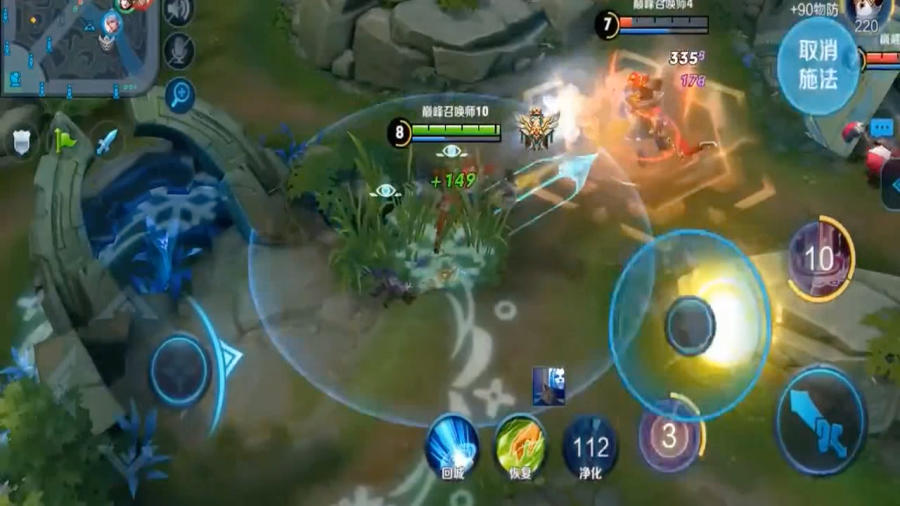Screen dimensions: 900x506
Task: Tap the glowing skill aiming knob
Action: (x=691, y=326)
